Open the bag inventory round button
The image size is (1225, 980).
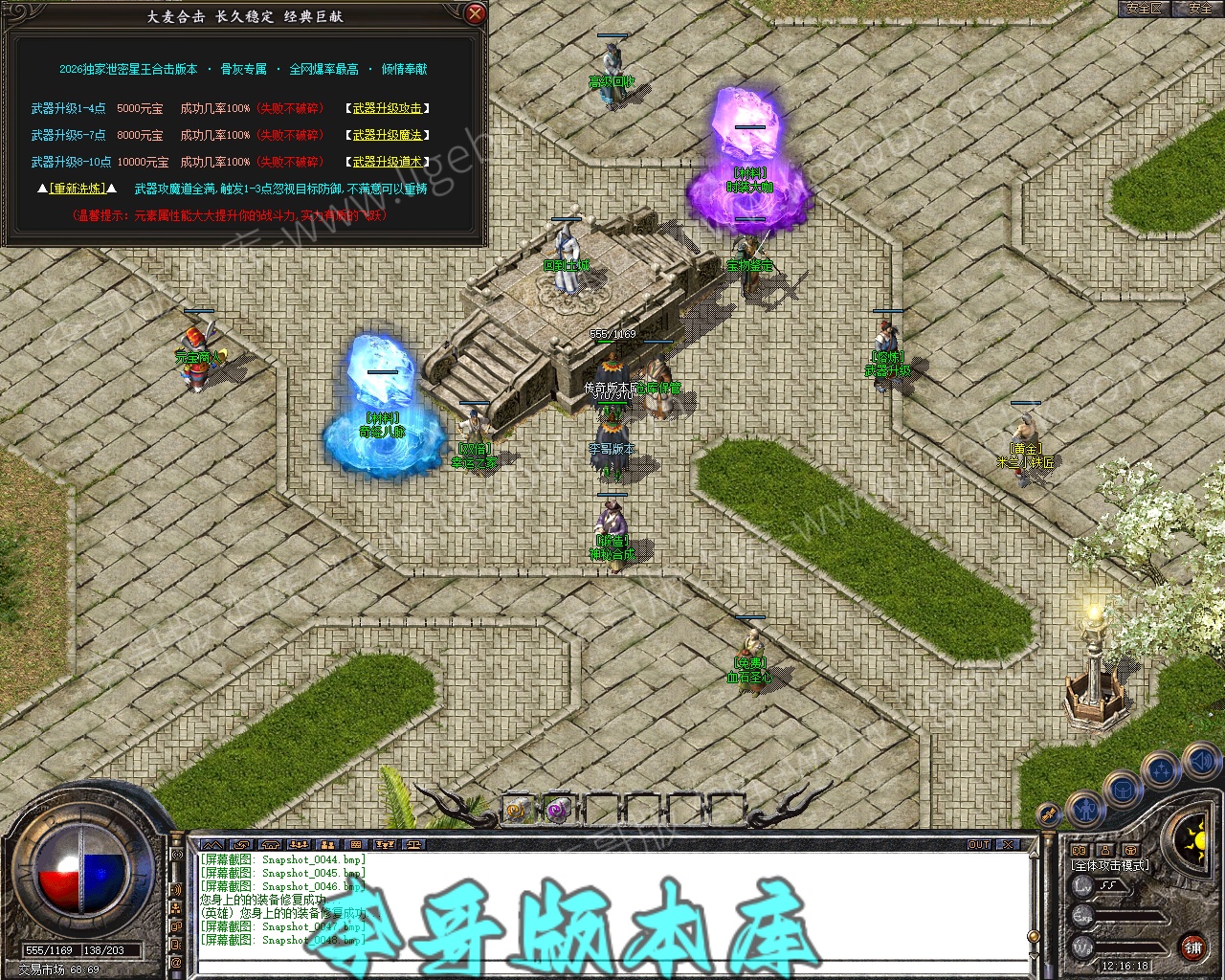coord(1123,791)
